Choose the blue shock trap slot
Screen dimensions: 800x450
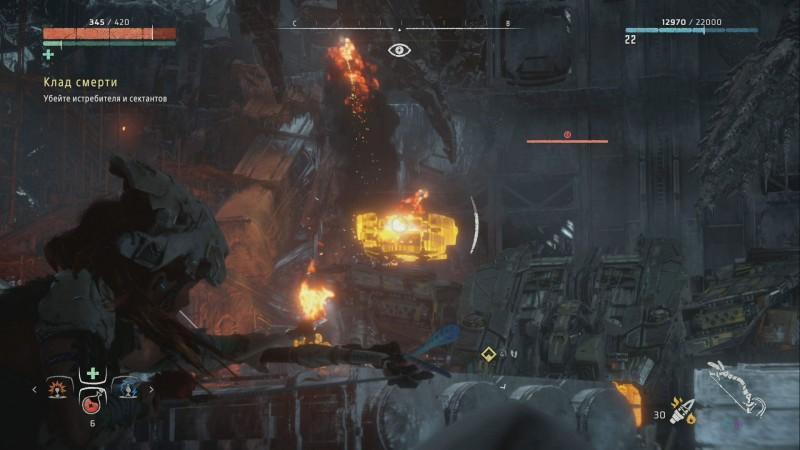point(127,388)
